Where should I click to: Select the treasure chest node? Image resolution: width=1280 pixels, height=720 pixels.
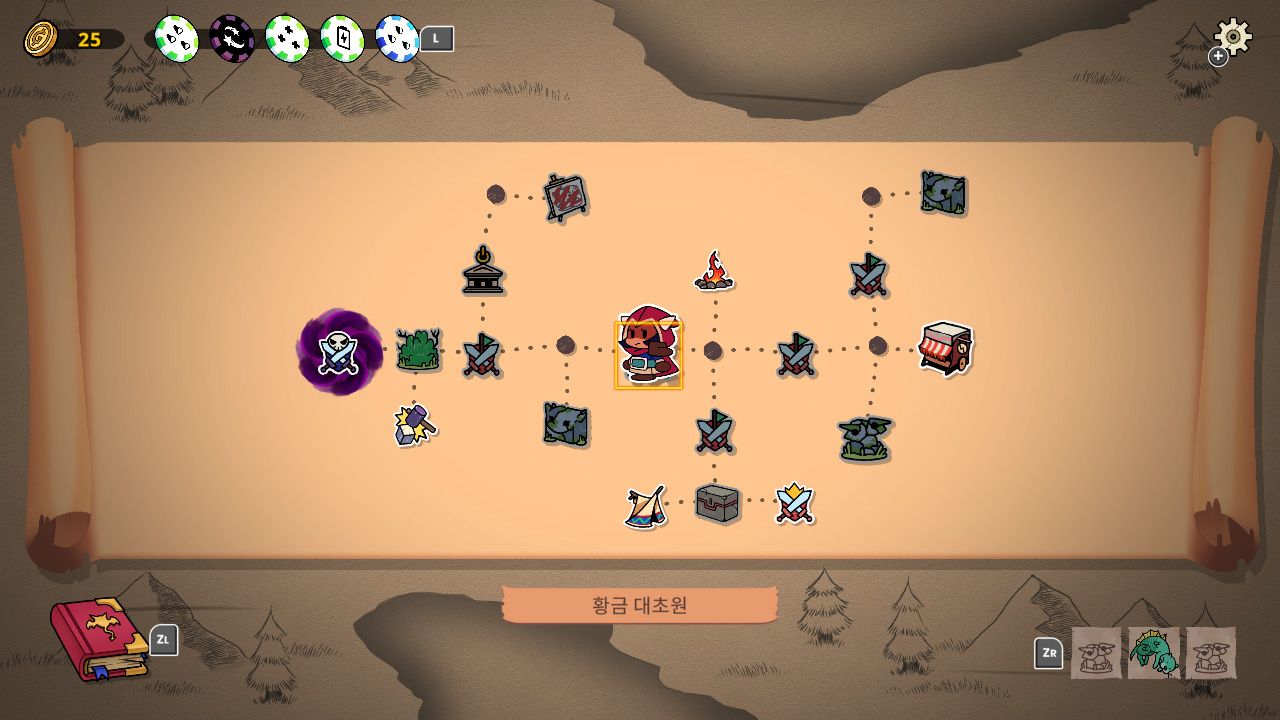(x=717, y=503)
